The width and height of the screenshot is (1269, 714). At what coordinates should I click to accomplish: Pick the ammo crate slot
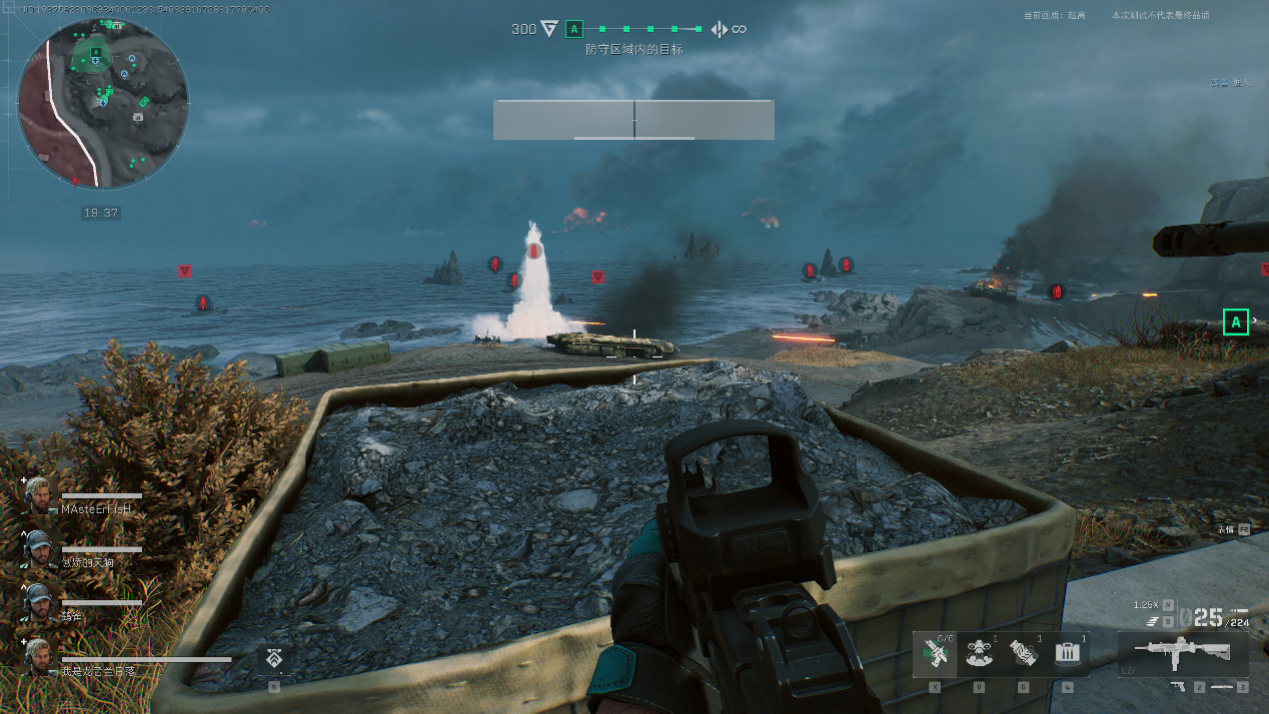[1067, 654]
